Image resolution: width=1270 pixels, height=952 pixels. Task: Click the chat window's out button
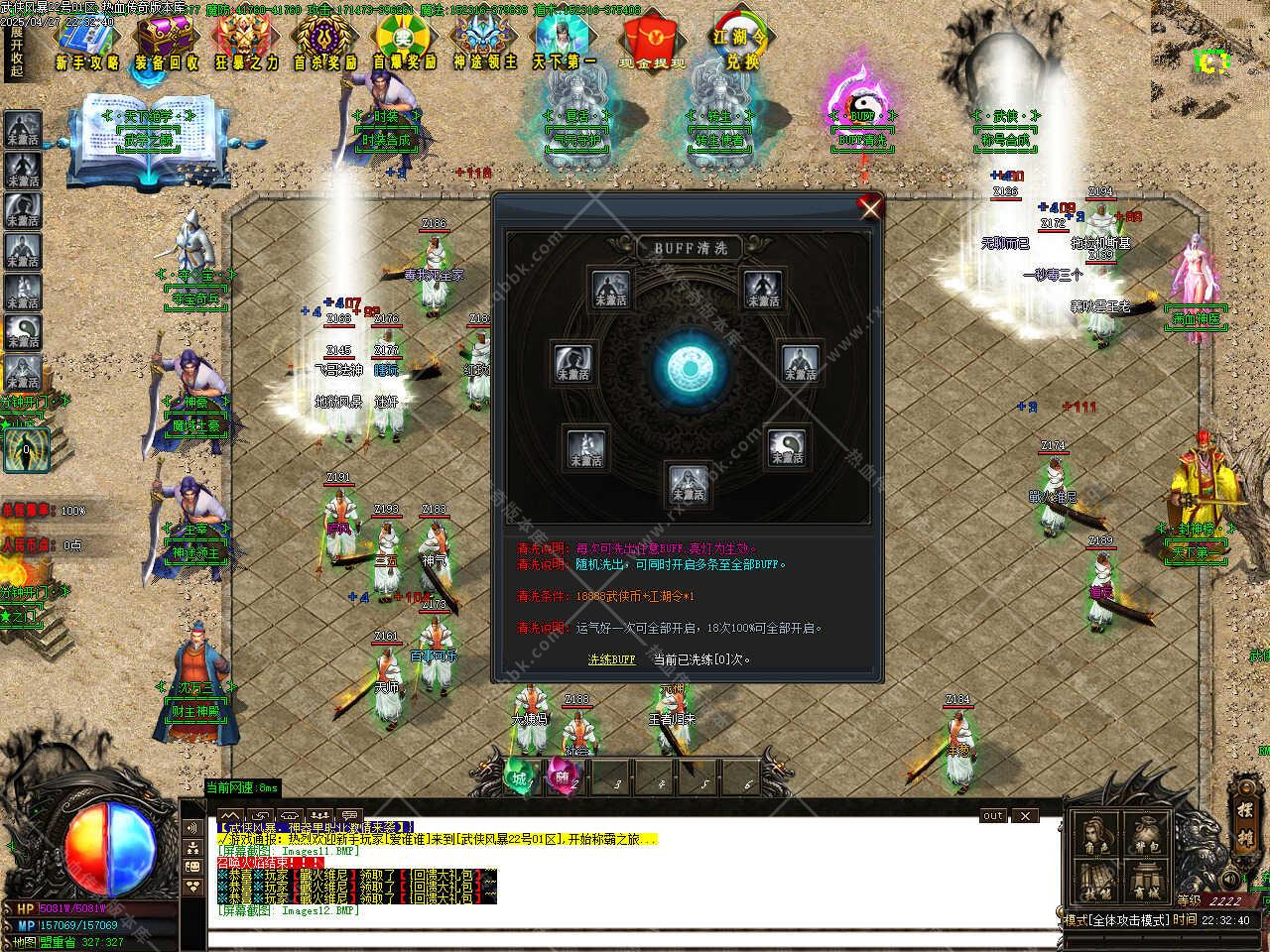point(993,815)
